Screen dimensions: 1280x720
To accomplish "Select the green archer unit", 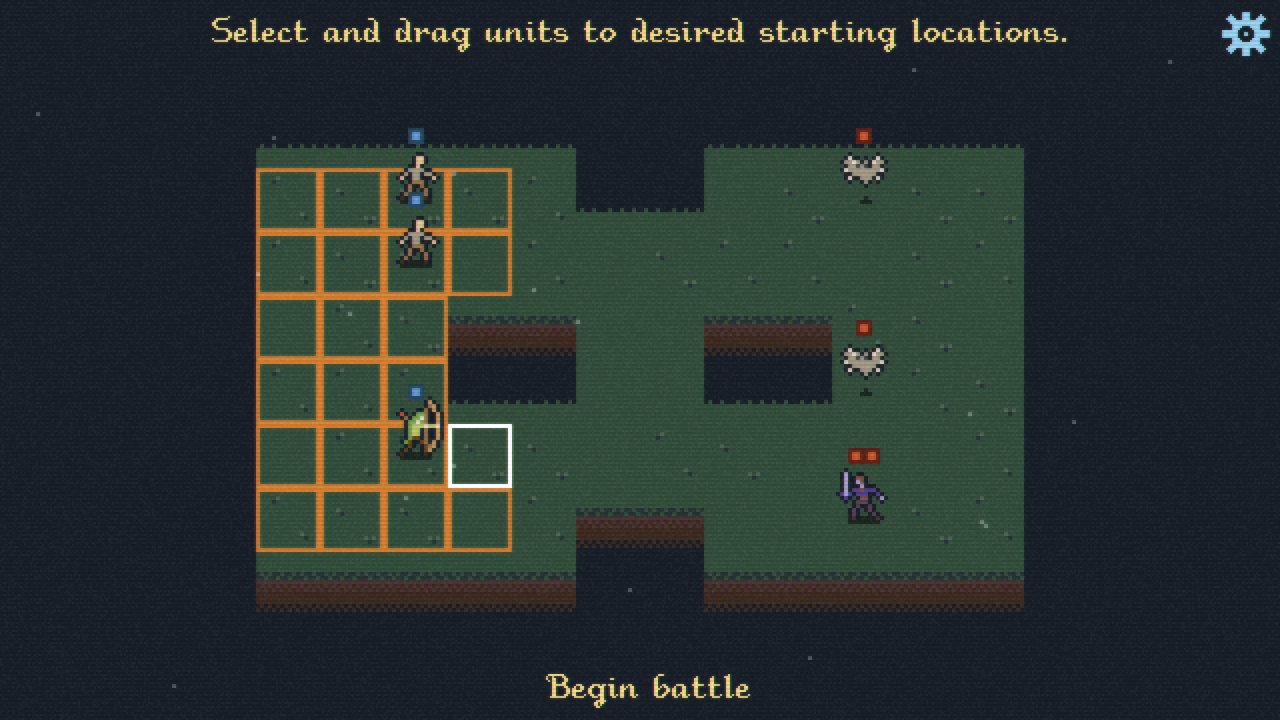I will click(x=417, y=429).
